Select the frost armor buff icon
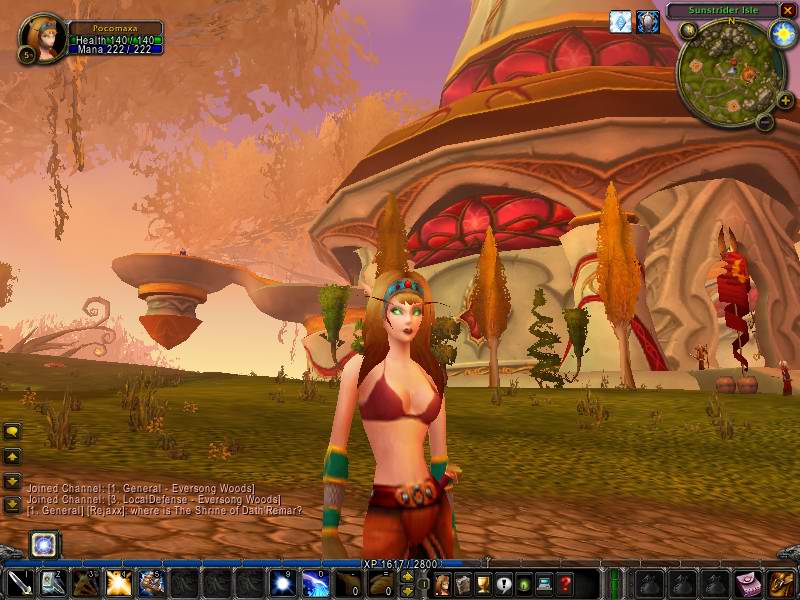Image resolution: width=800 pixels, height=600 pixels. 621,22
